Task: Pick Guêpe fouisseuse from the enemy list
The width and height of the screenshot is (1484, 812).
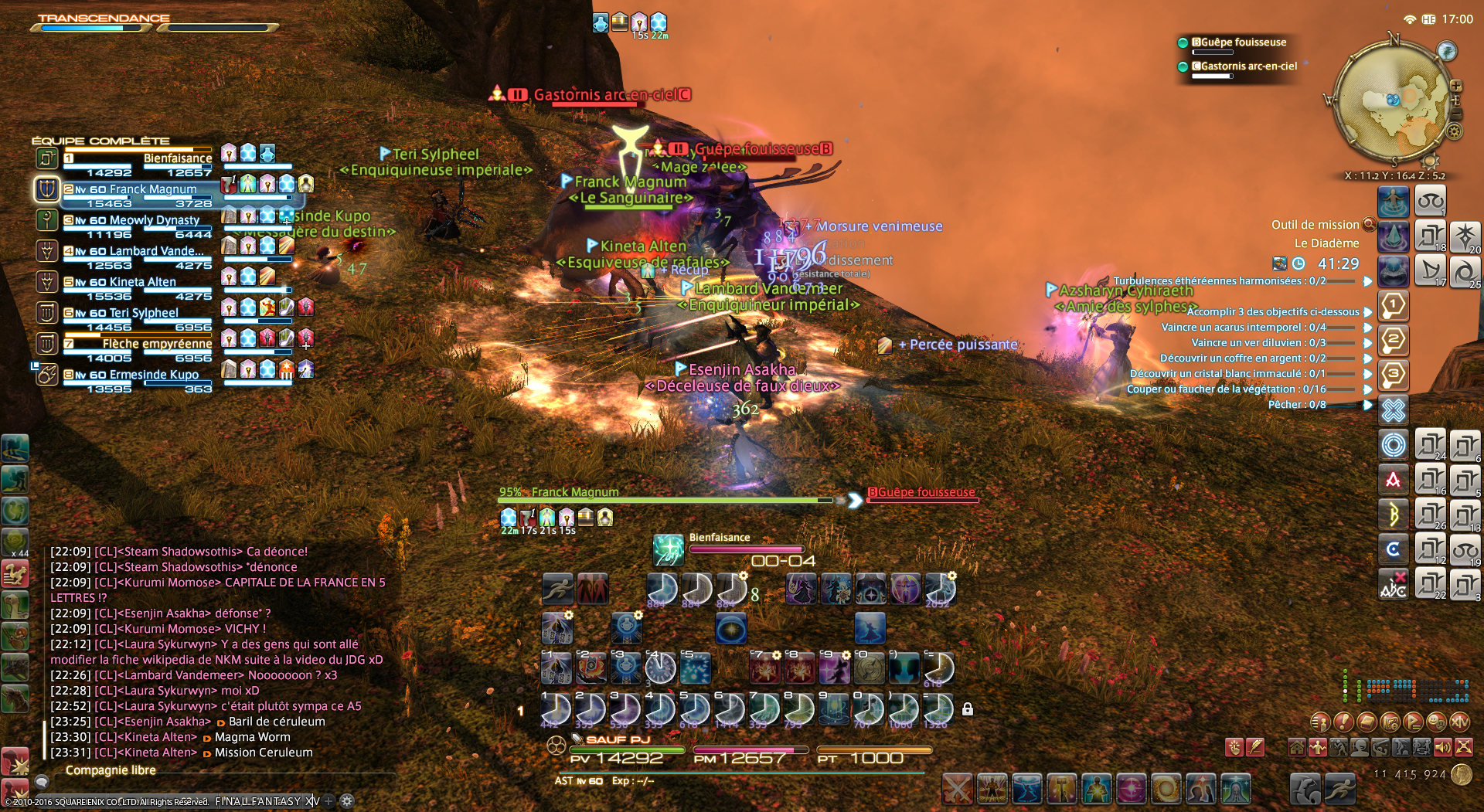Action: (x=1238, y=42)
